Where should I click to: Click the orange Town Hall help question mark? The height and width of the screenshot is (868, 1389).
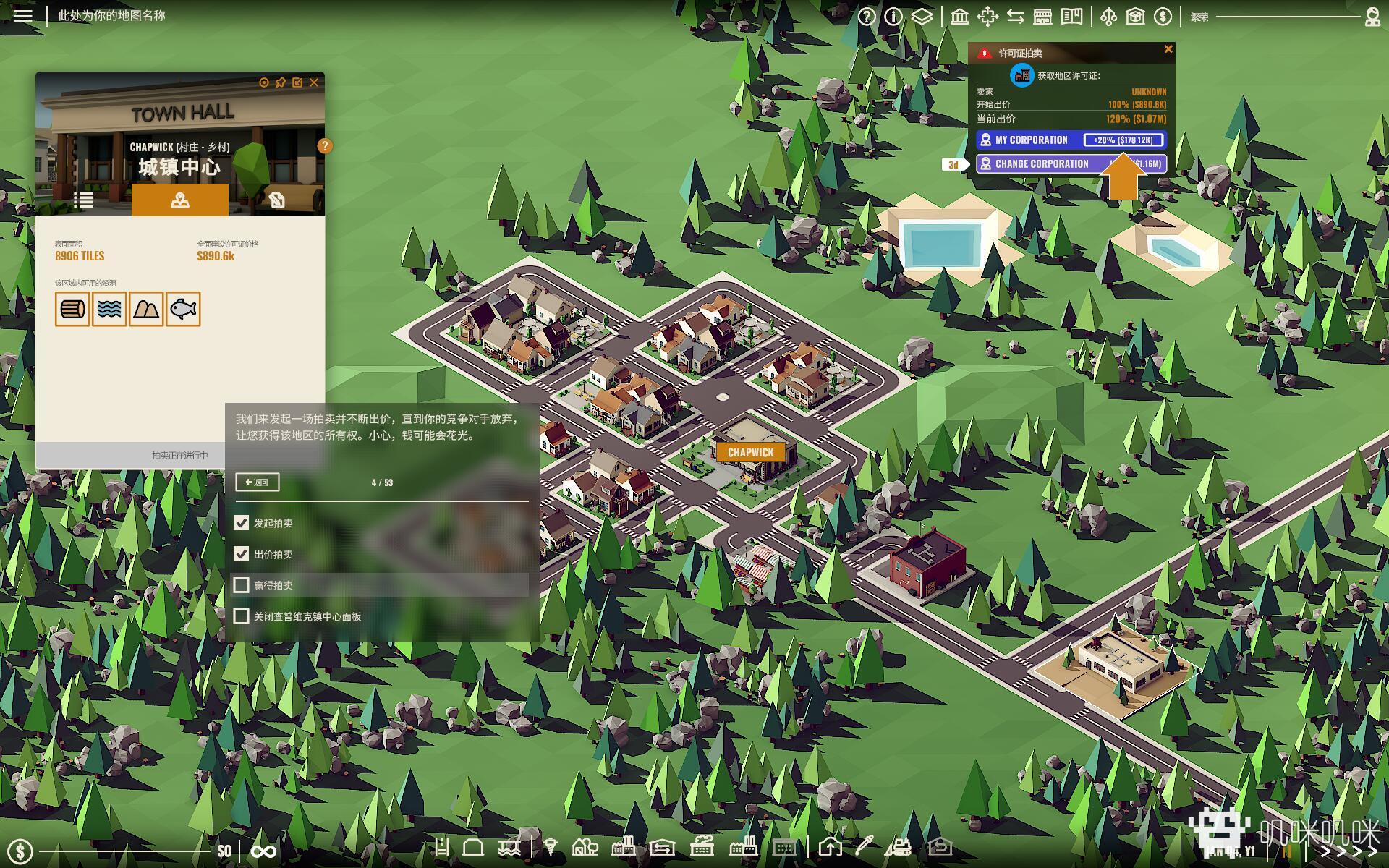click(x=325, y=146)
